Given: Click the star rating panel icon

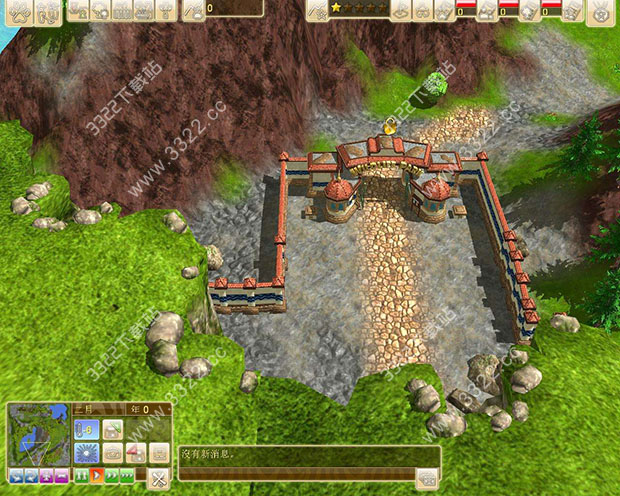Looking at the screenshot, I should point(317,10).
